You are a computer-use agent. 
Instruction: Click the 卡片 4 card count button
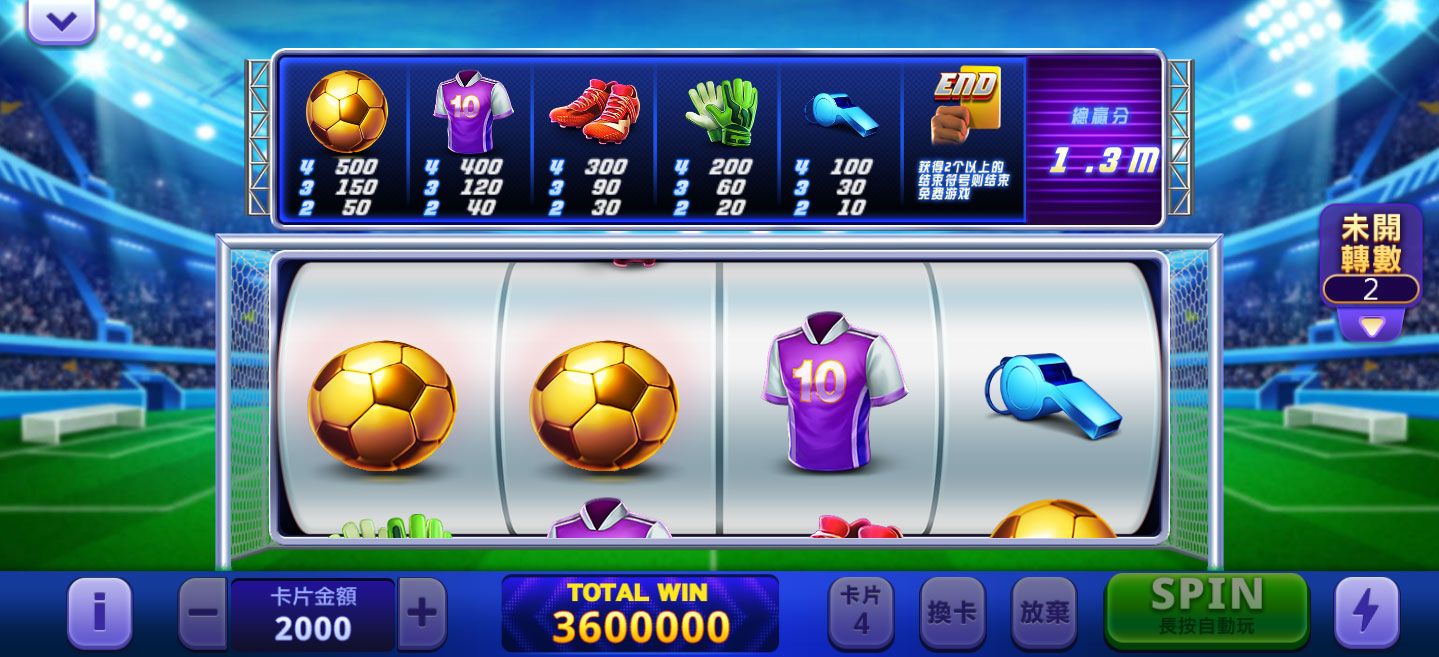(x=861, y=612)
